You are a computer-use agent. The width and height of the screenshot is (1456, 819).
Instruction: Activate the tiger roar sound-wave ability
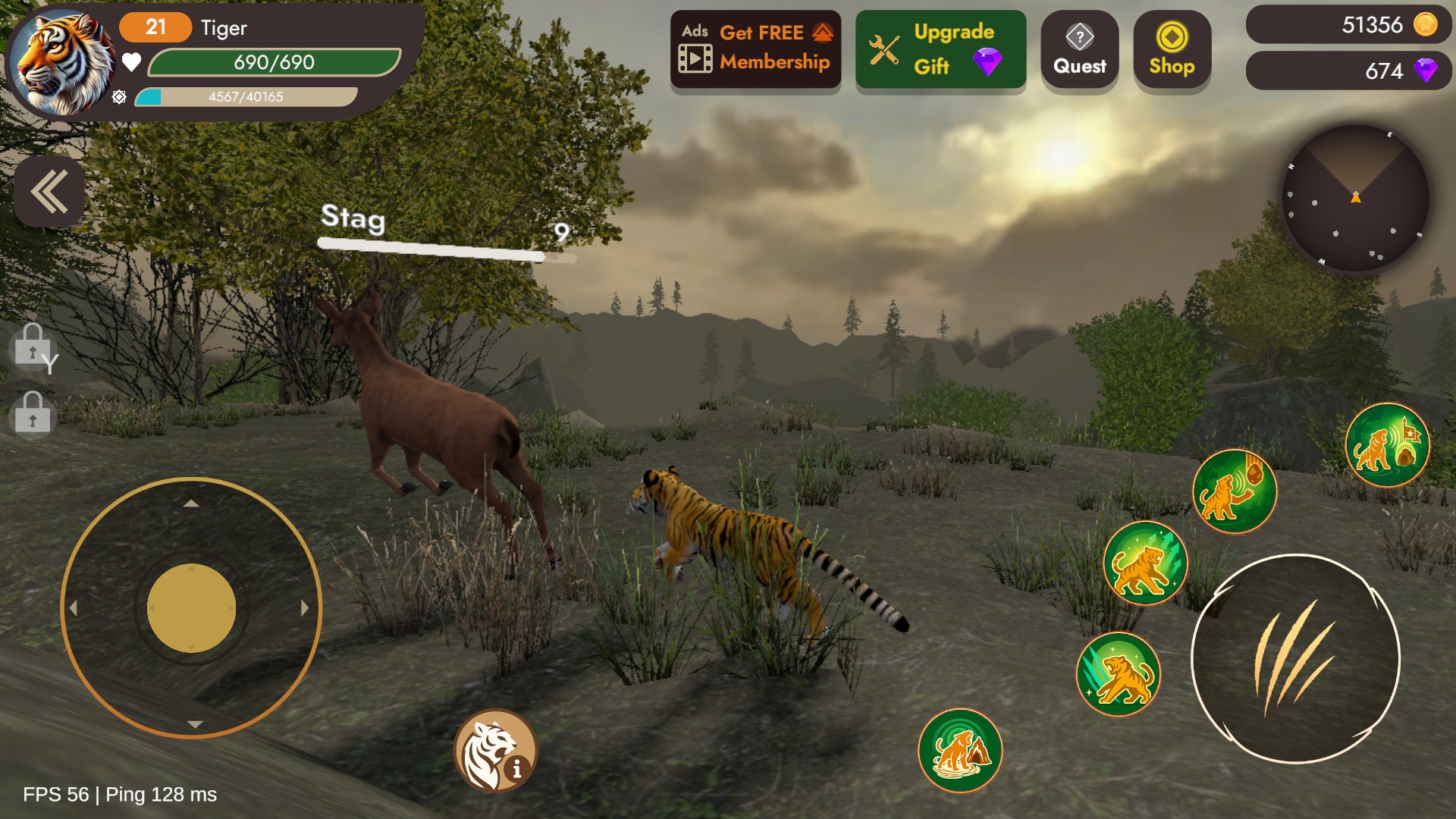tap(959, 751)
